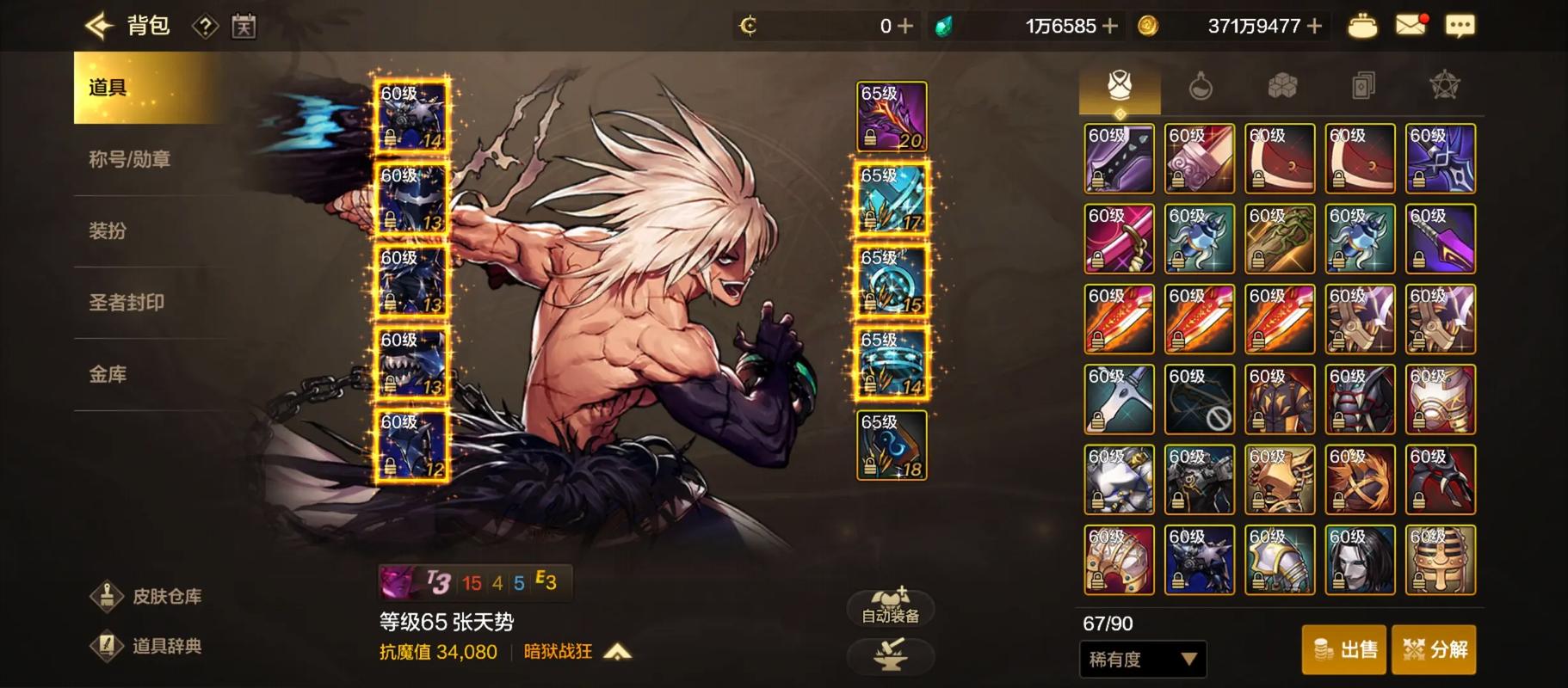Switch to the potion consumables tab

coord(1201,86)
